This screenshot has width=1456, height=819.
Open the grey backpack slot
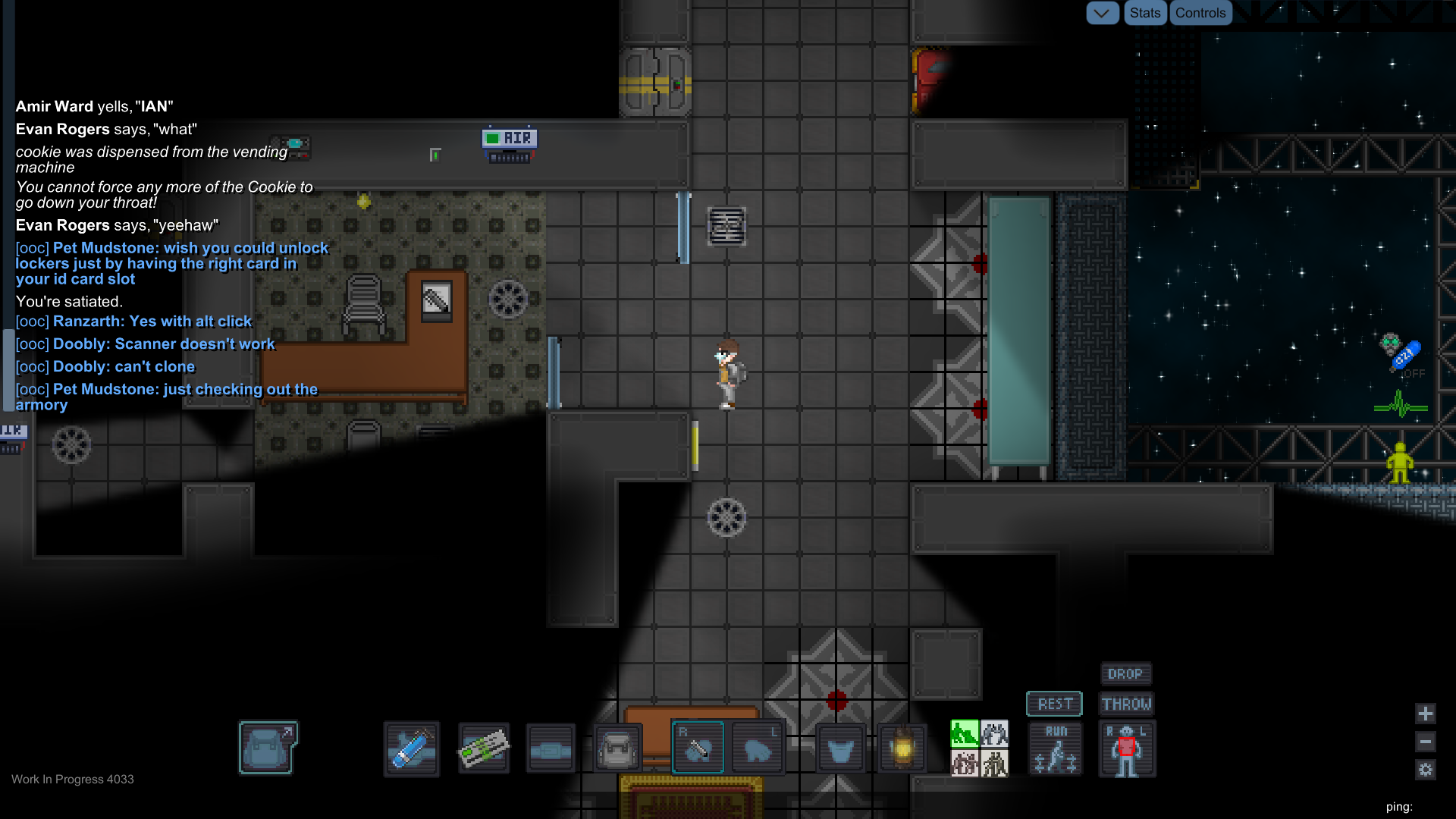[618, 749]
